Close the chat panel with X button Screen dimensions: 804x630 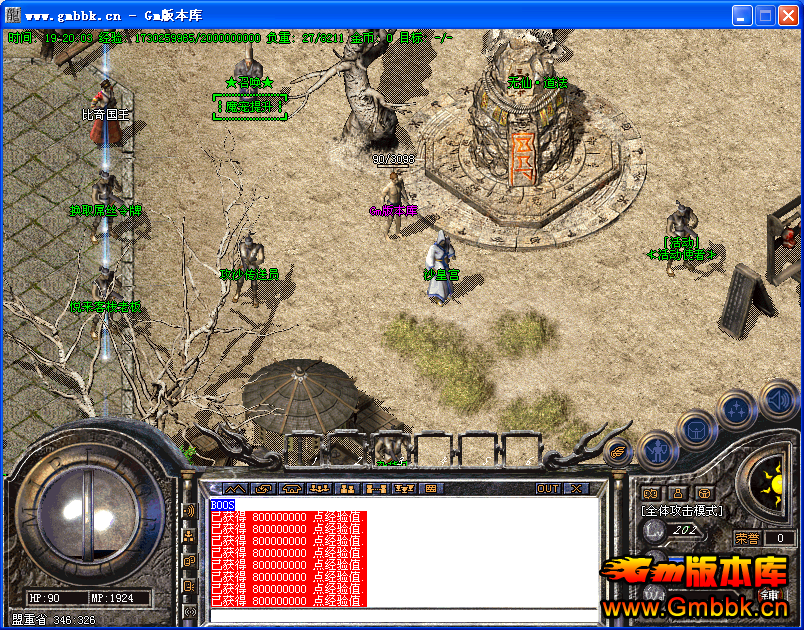[x=575, y=489]
